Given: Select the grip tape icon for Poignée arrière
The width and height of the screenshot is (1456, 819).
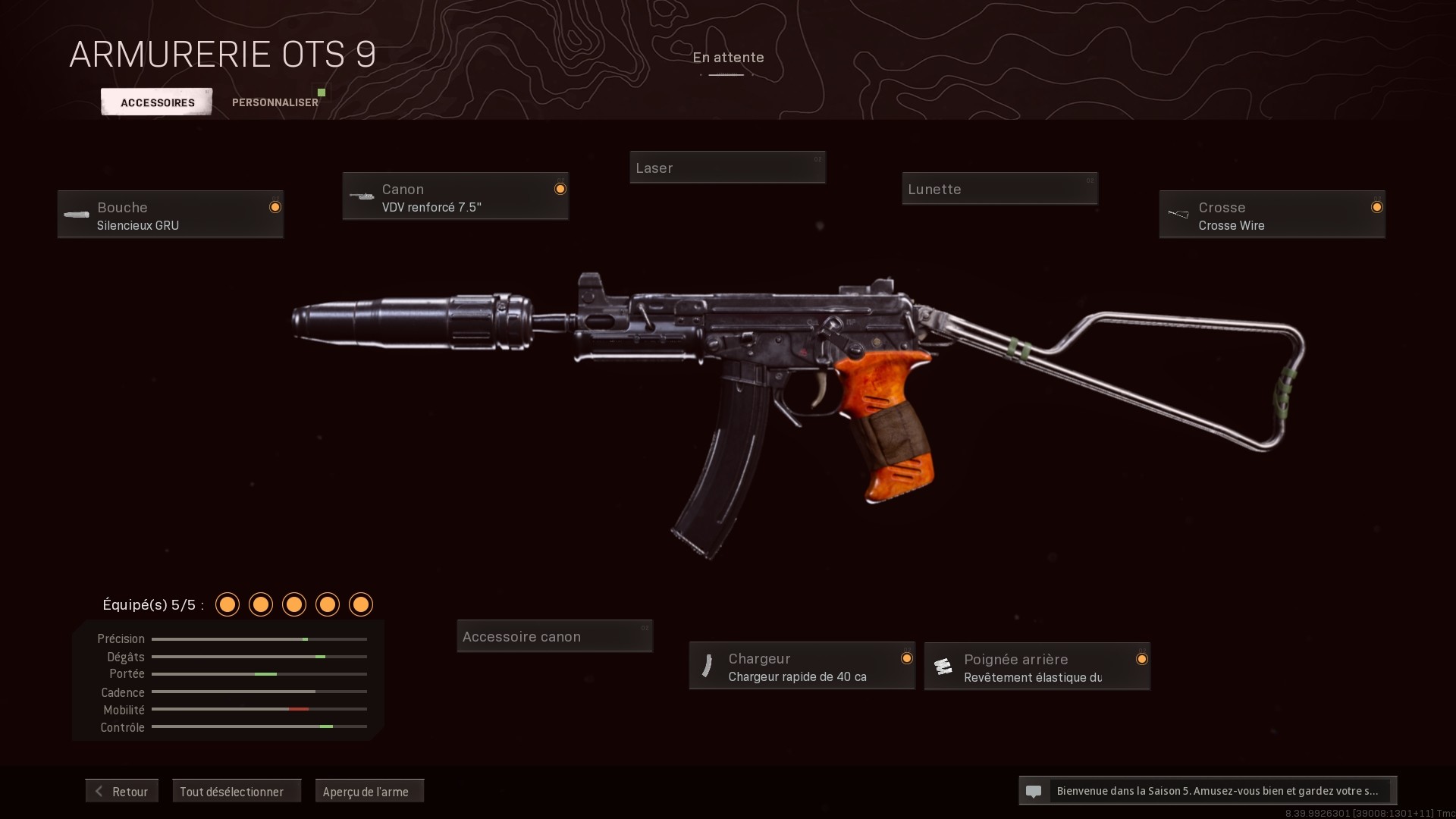Looking at the screenshot, I should click(943, 666).
